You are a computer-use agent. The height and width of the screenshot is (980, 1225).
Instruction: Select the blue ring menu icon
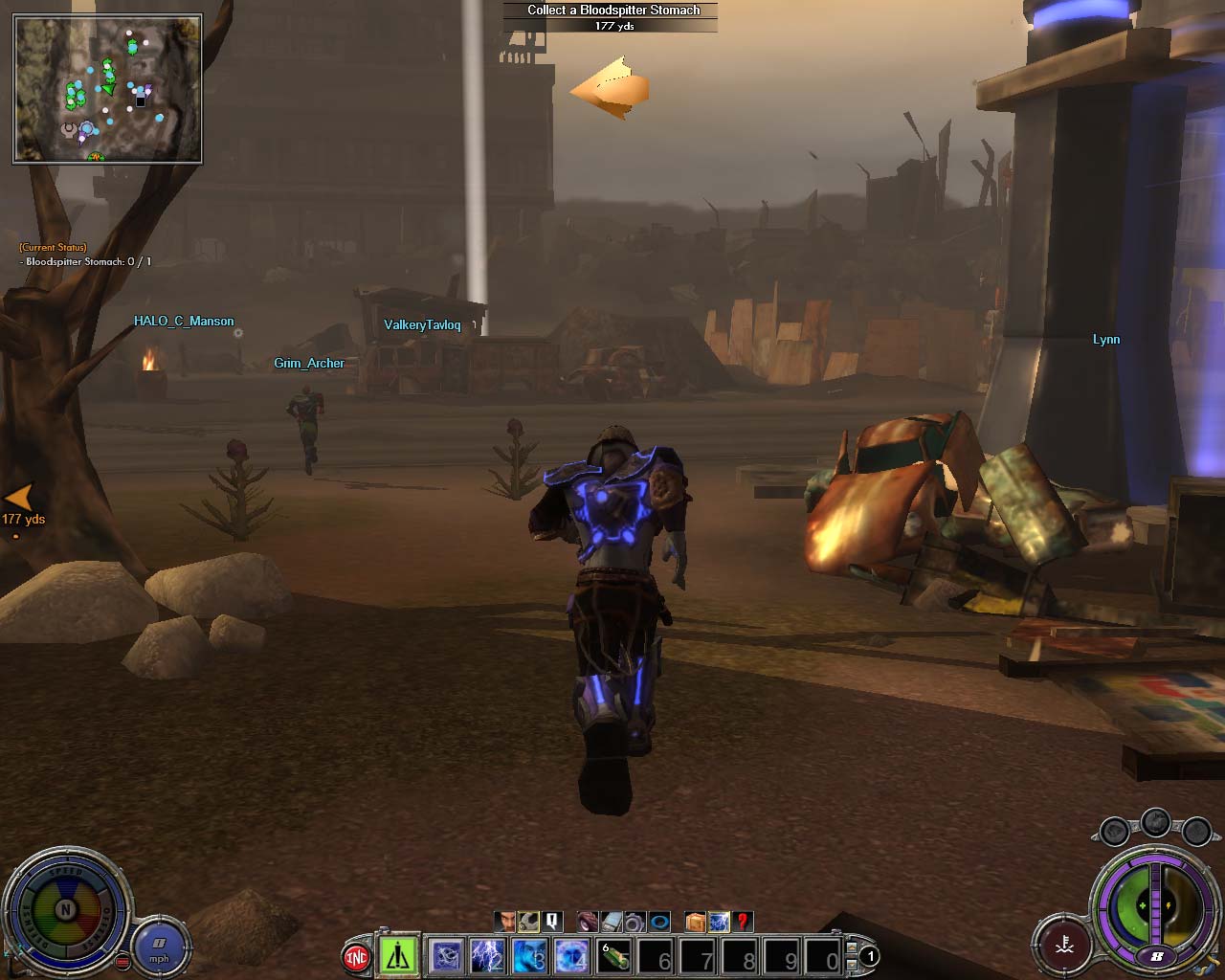pyautogui.click(x=659, y=922)
